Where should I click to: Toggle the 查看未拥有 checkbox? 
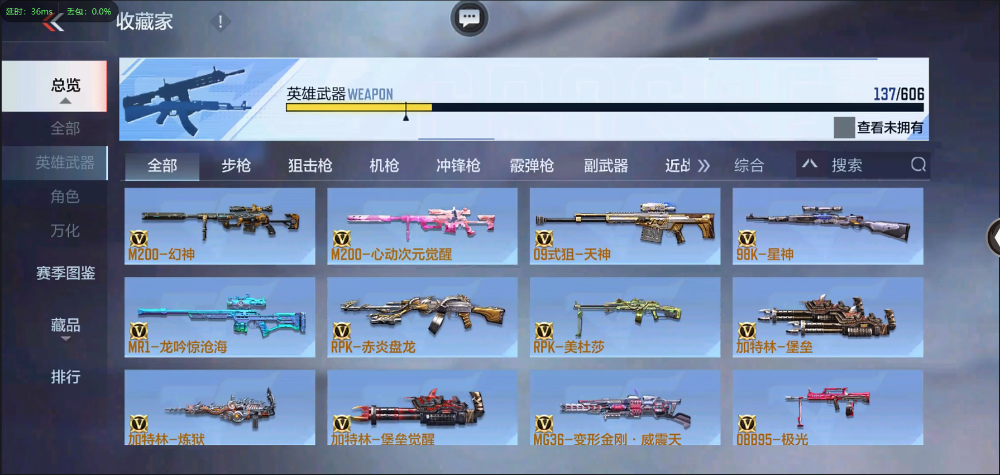(x=845, y=128)
